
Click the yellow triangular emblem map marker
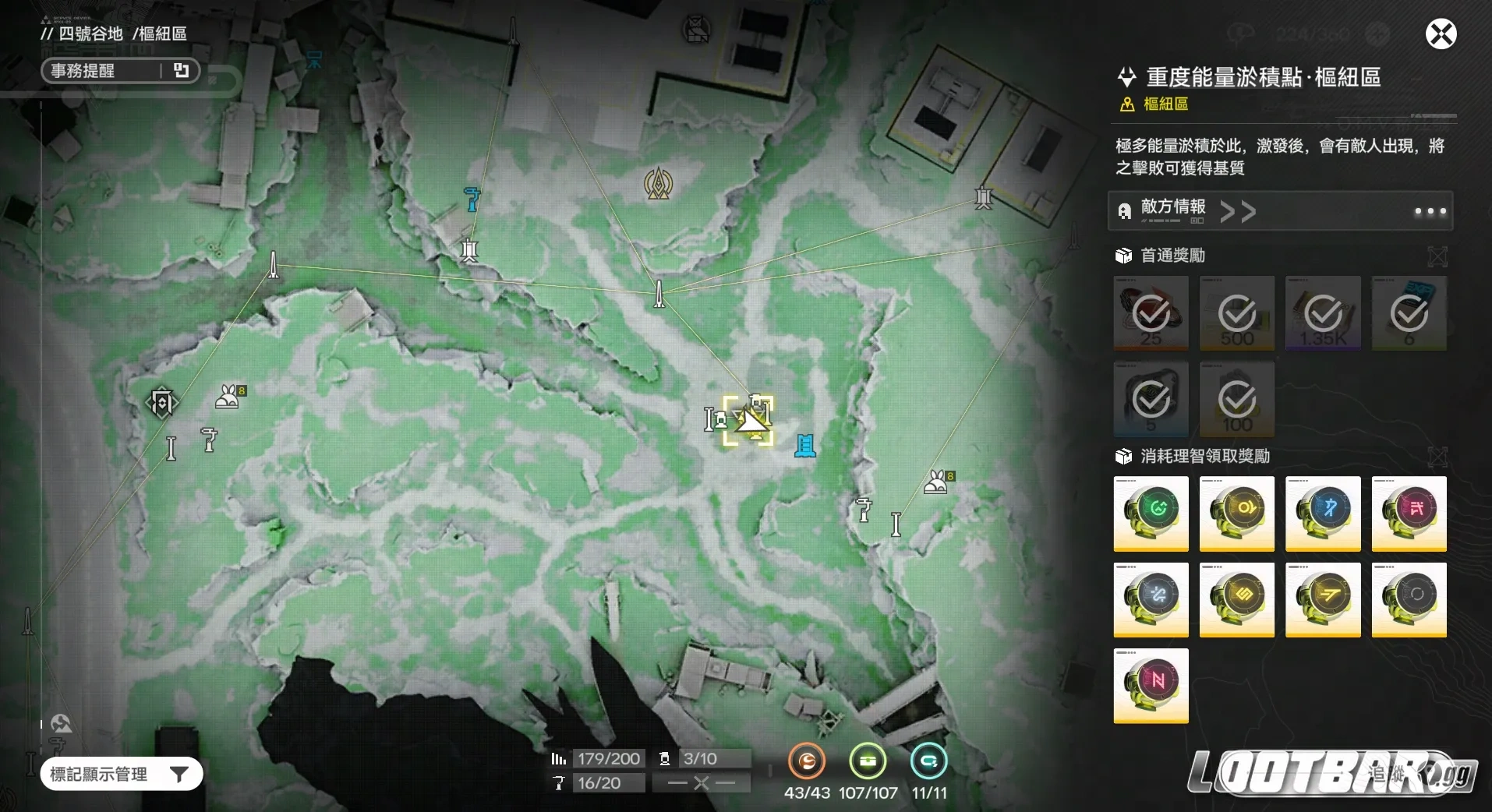[x=659, y=183]
